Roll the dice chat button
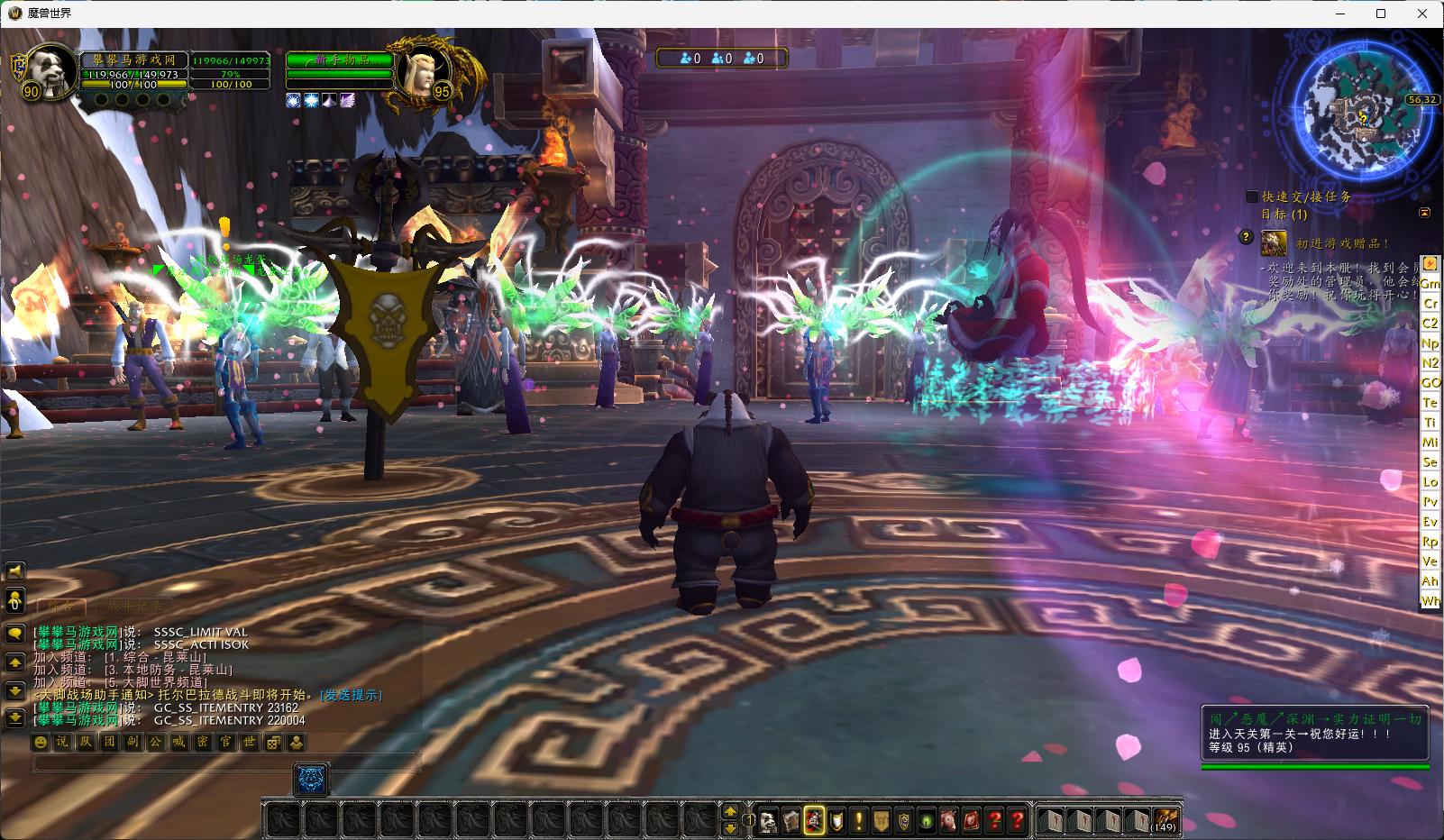The height and width of the screenshot is (840, 1444). click(x=273, y=742)
